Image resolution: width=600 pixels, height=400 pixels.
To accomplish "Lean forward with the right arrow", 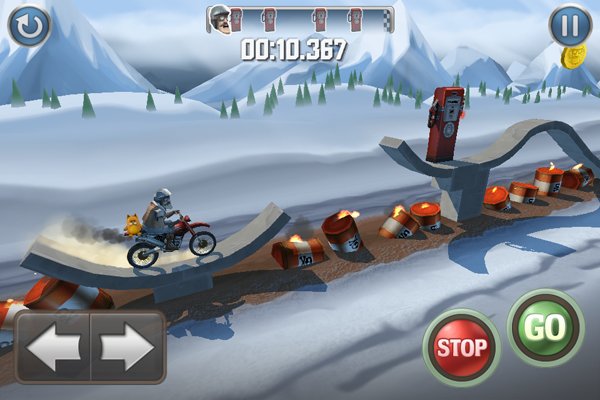I will (x=127, y=347).
